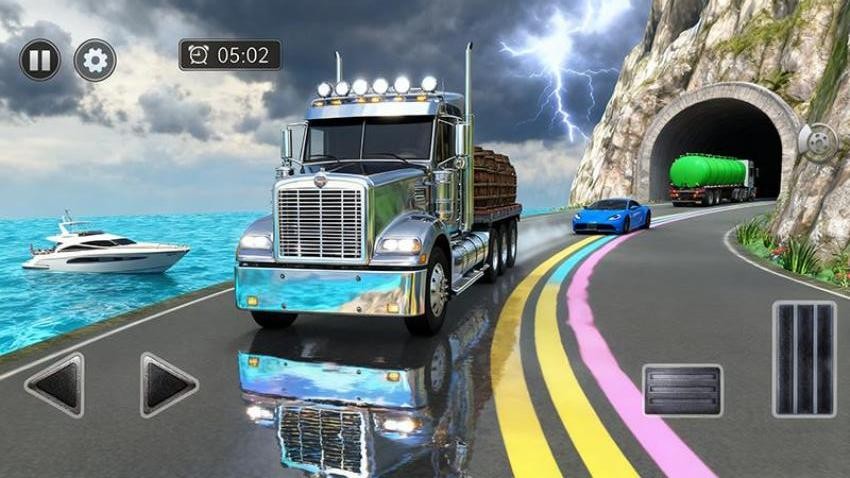The height and width of the screenshot is (478, 850).
Task: Steer right with the right arrow
Action: pyautogui.click(x=168, y=384)
